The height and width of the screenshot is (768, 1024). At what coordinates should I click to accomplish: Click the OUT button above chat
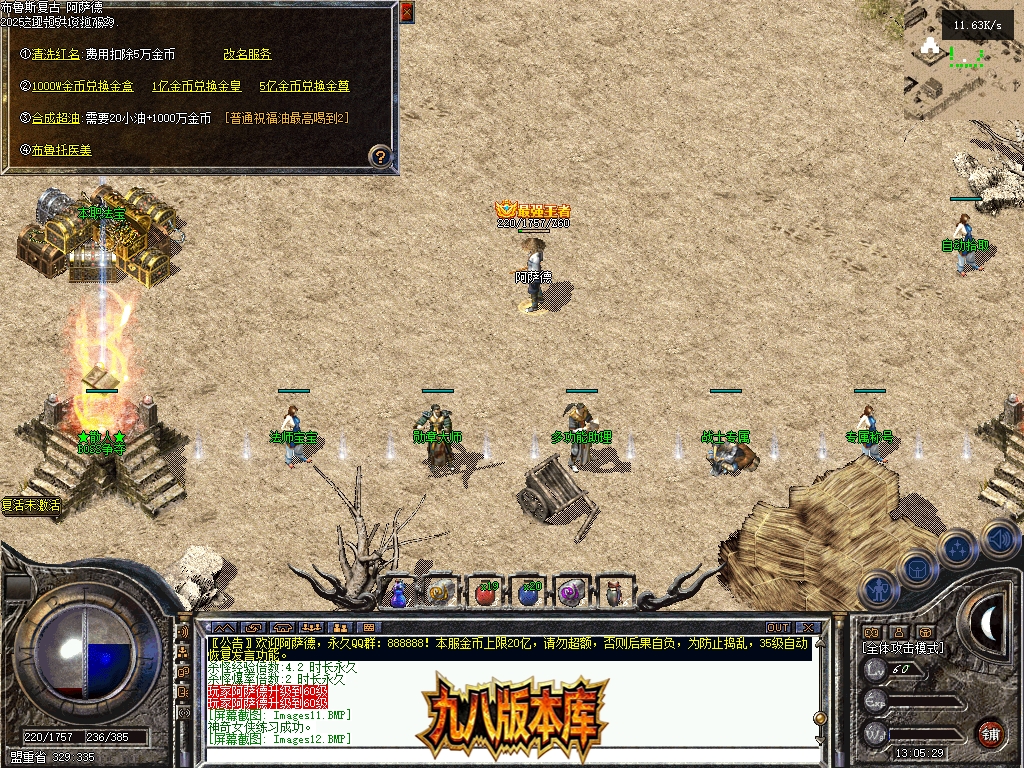(x=777, y=627)
